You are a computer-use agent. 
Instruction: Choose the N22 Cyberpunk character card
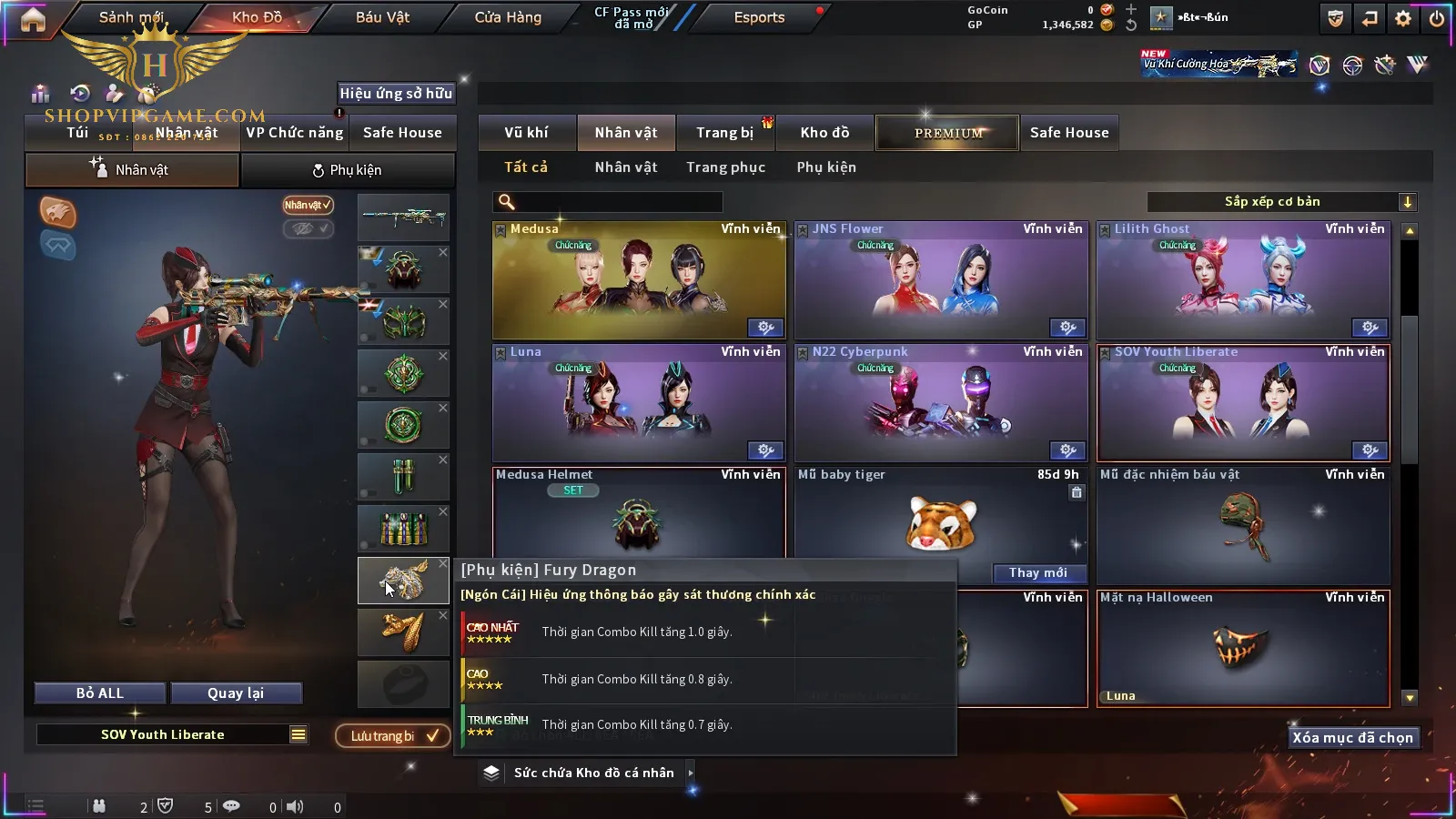pos(941,403)
